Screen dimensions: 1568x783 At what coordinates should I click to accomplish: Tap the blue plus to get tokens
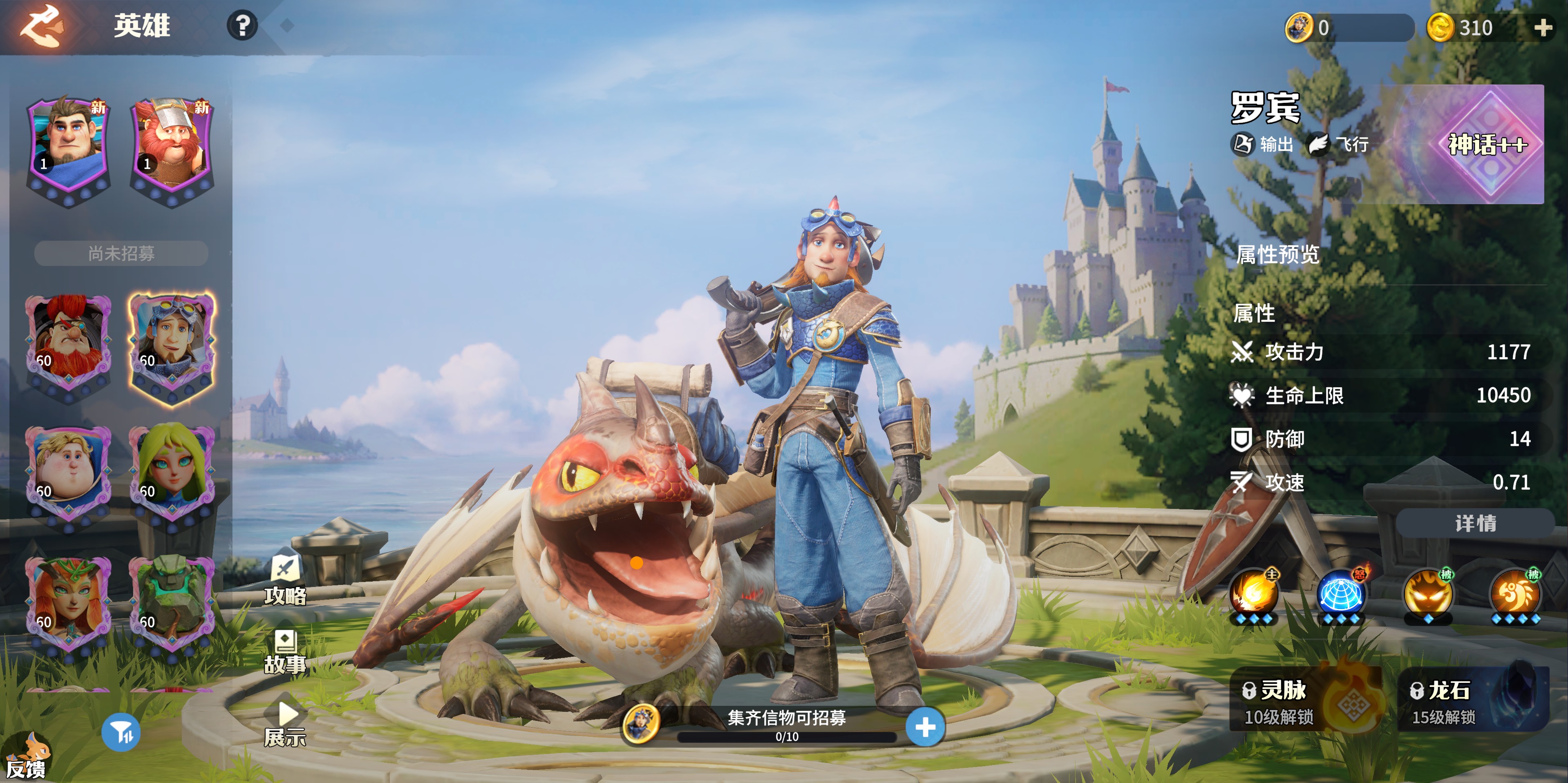click(925, 727)
